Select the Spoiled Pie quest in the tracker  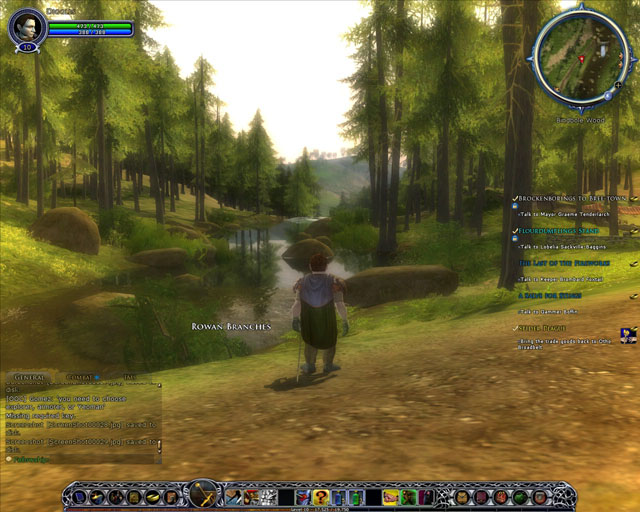[543, 327]
